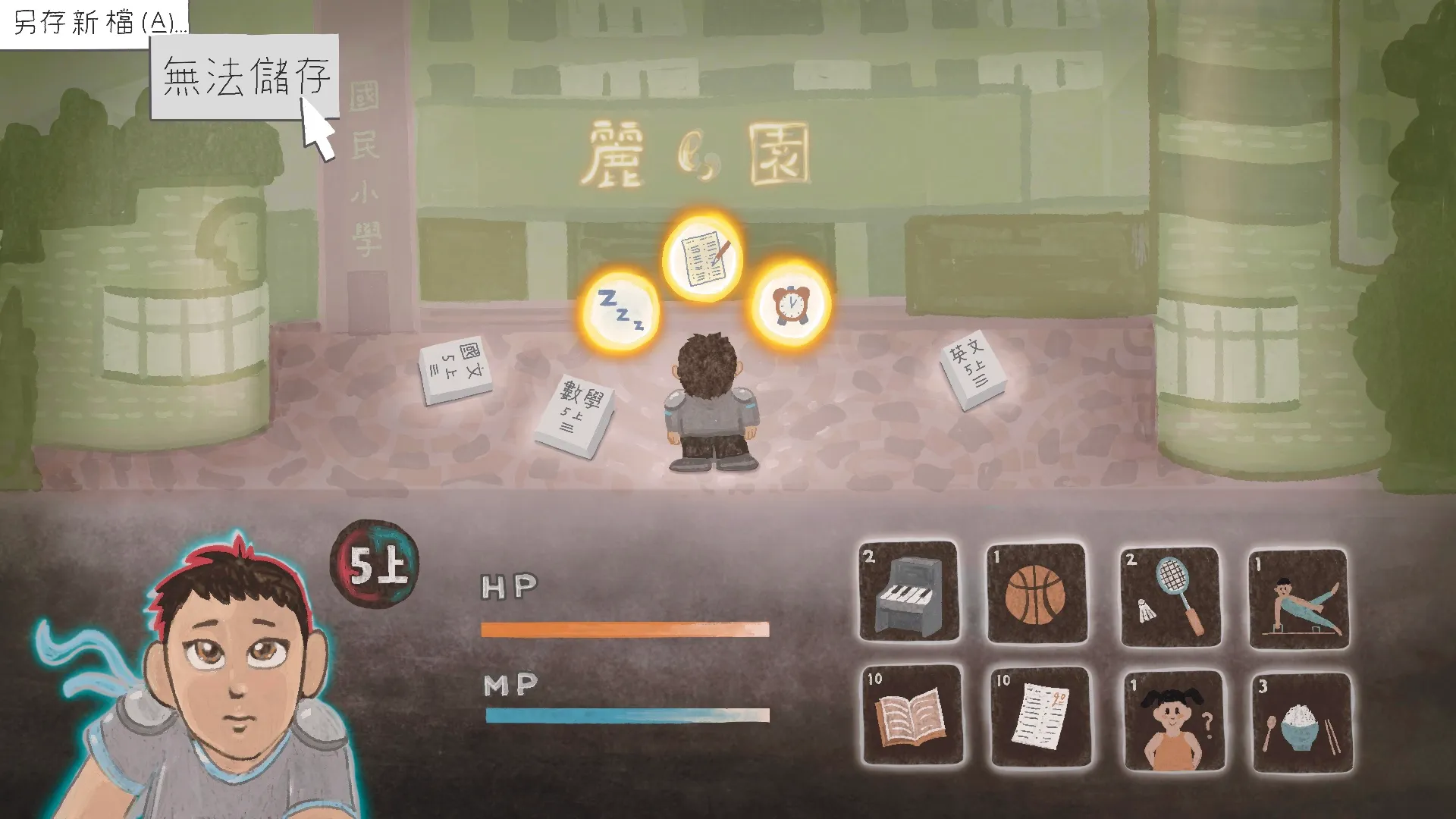1456x819 pixels.
Task: Select the exam paper inventory item
Action: (1038, 717)
